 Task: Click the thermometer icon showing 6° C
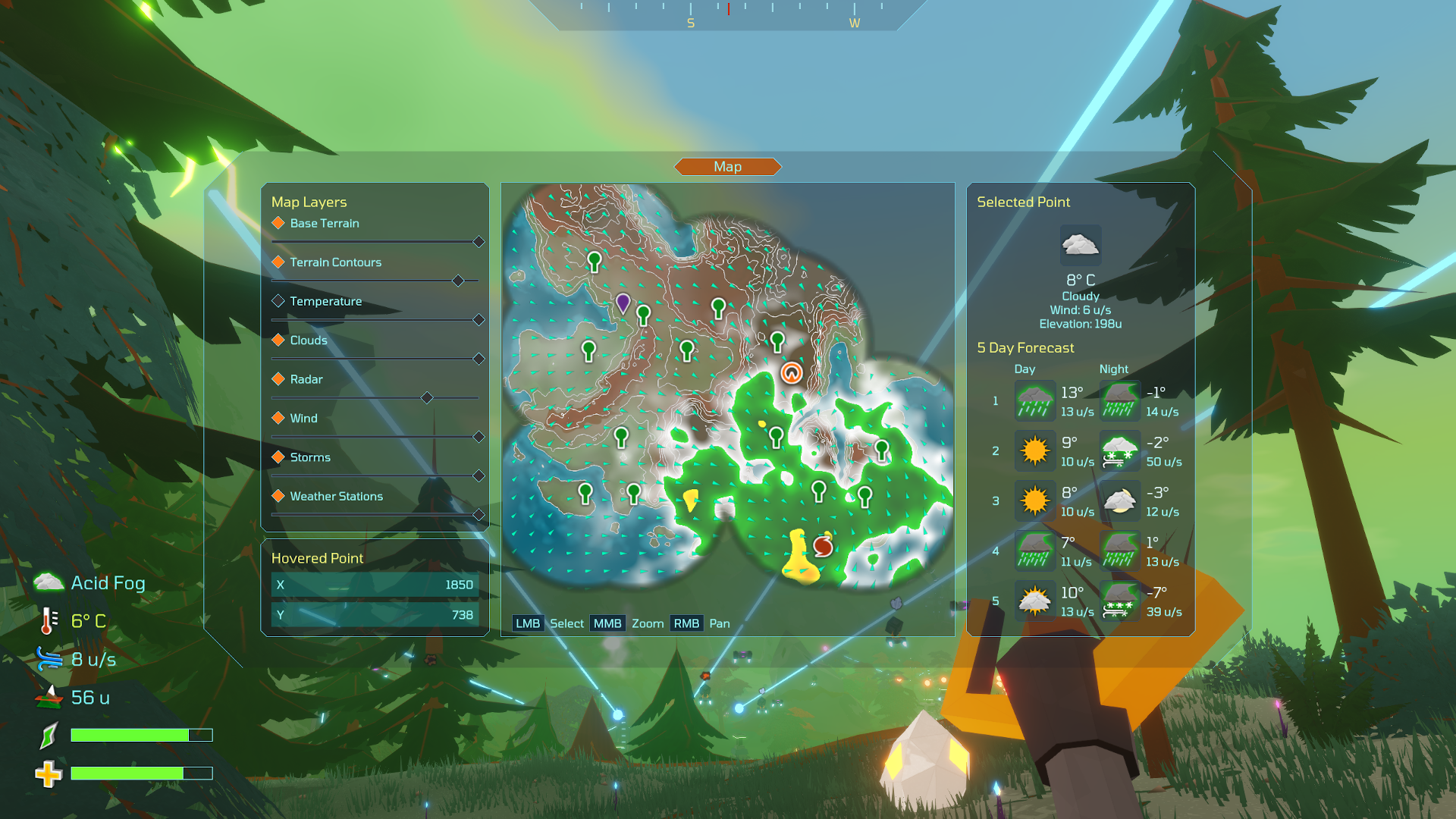[47, 620]
